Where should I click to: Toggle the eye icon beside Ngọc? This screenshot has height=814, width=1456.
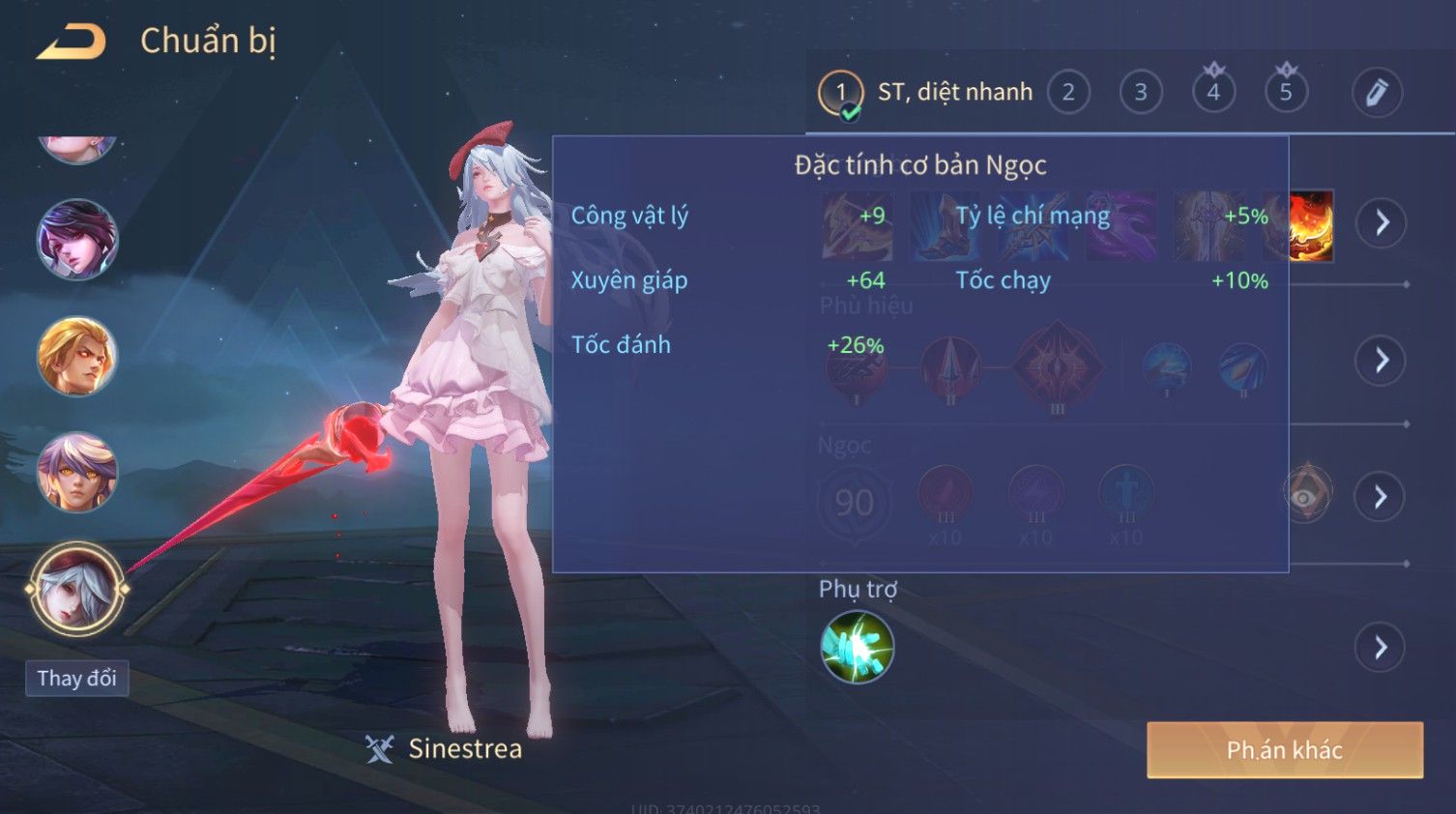pyautogui.click(x=1305, y=496)
